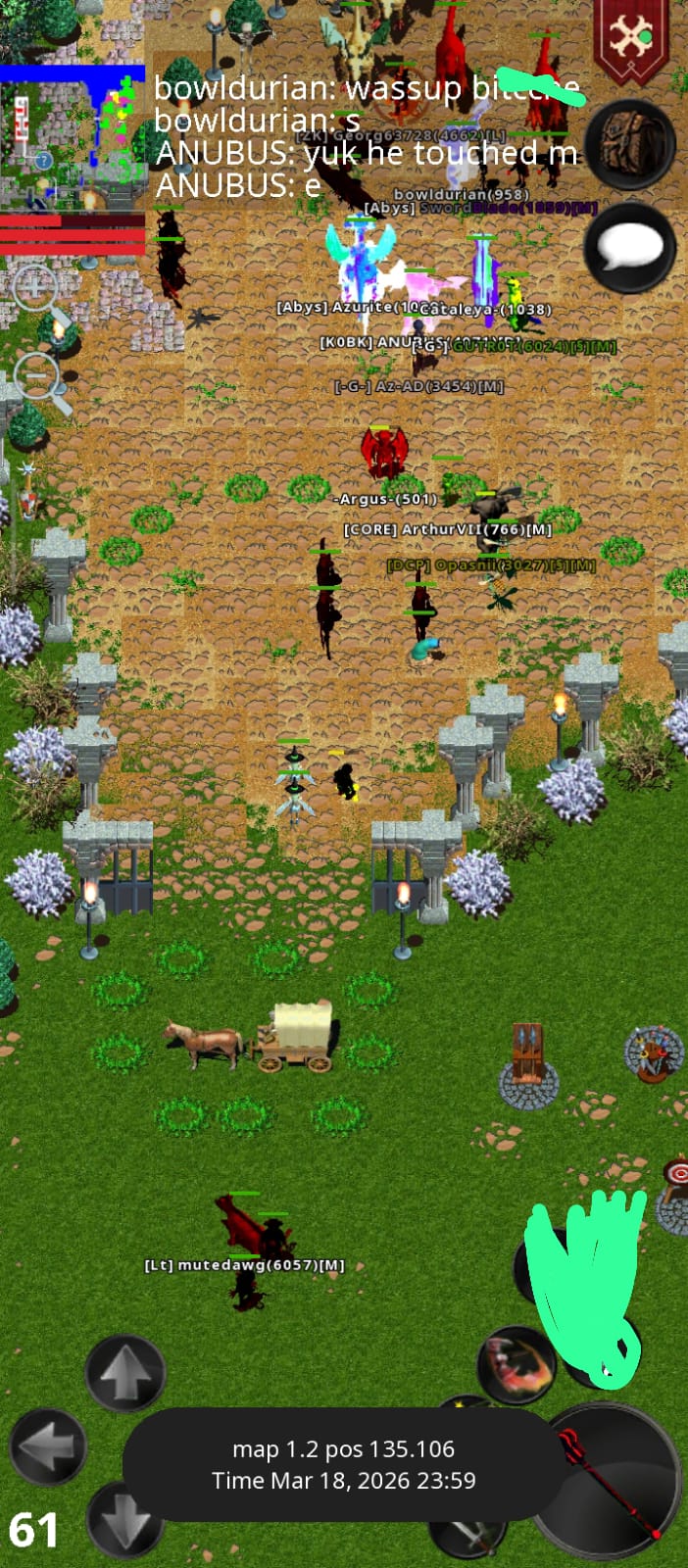Open the chat speech bubble button
688x1568 pixels.
click(629, 247)
